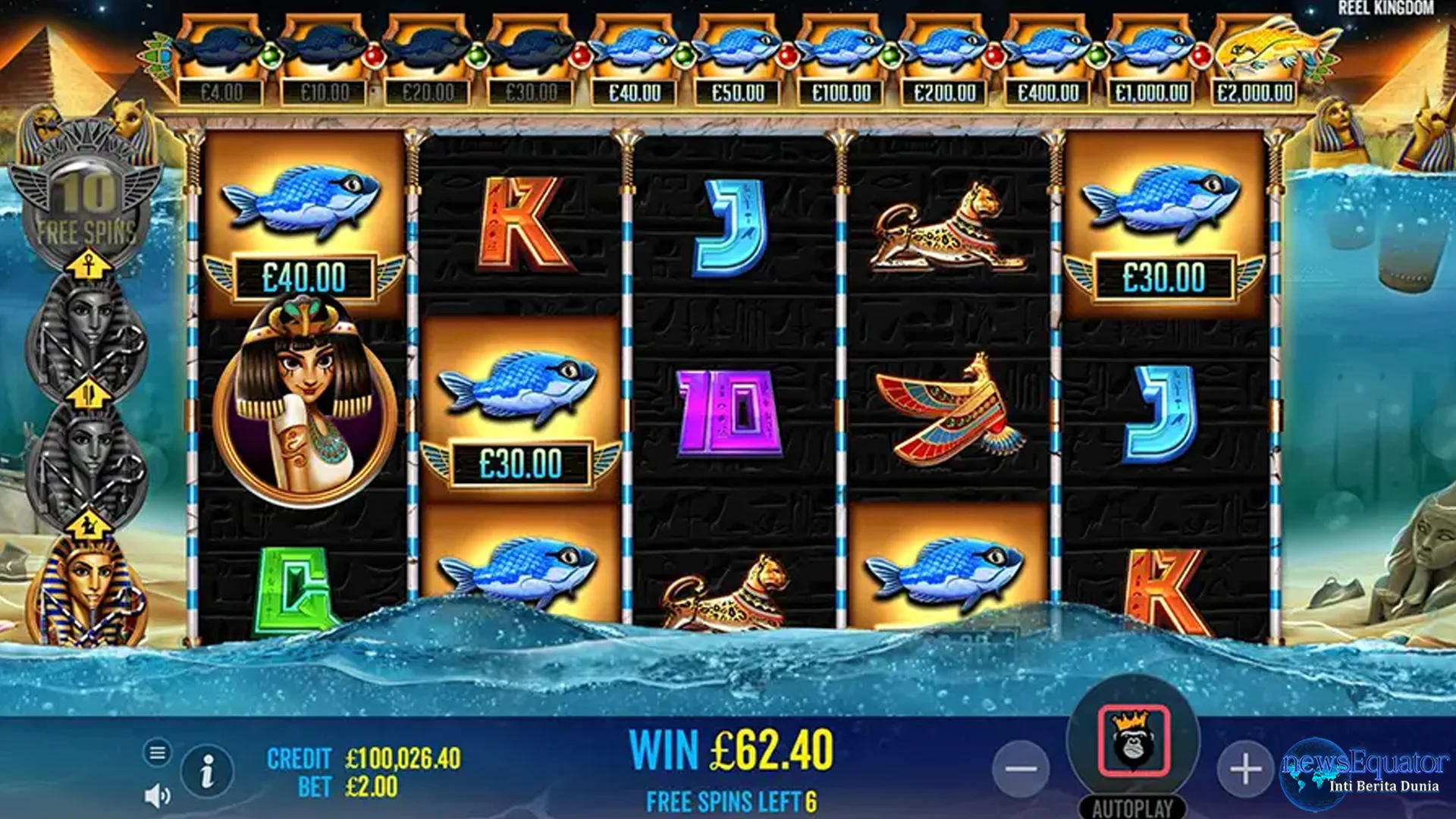Toggle the sound speaker icon
Viewport: 1456px width, 819px height.
pyautogui.click(x=157, y=795)
